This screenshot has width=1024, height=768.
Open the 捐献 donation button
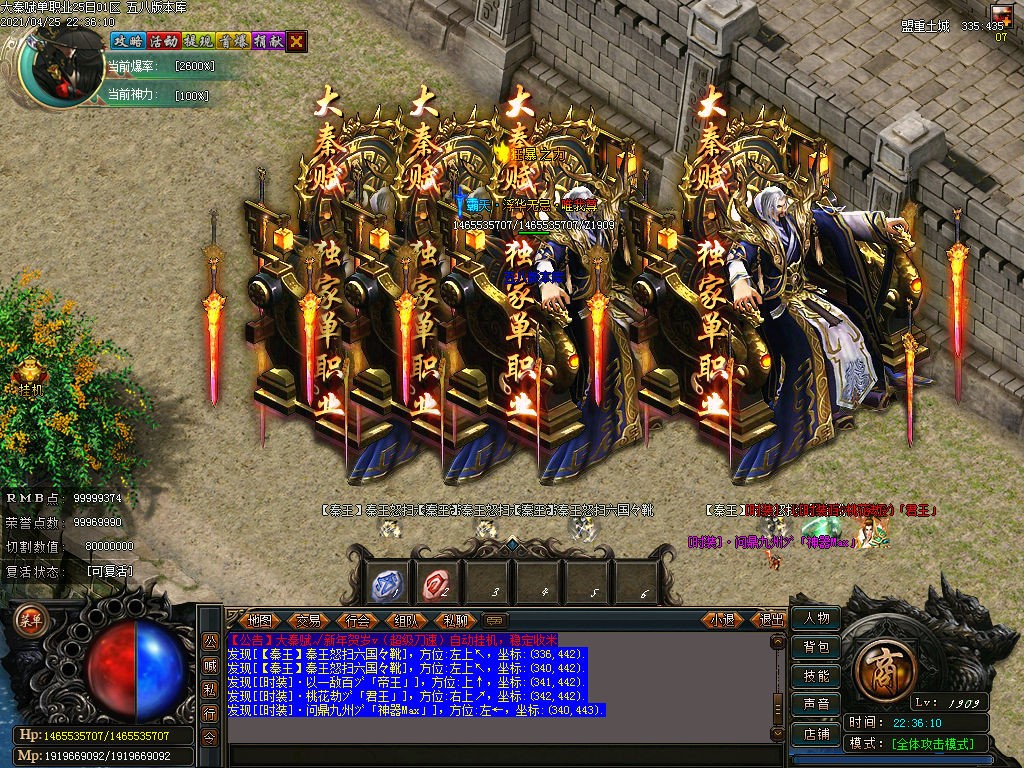tap(267, 41)
